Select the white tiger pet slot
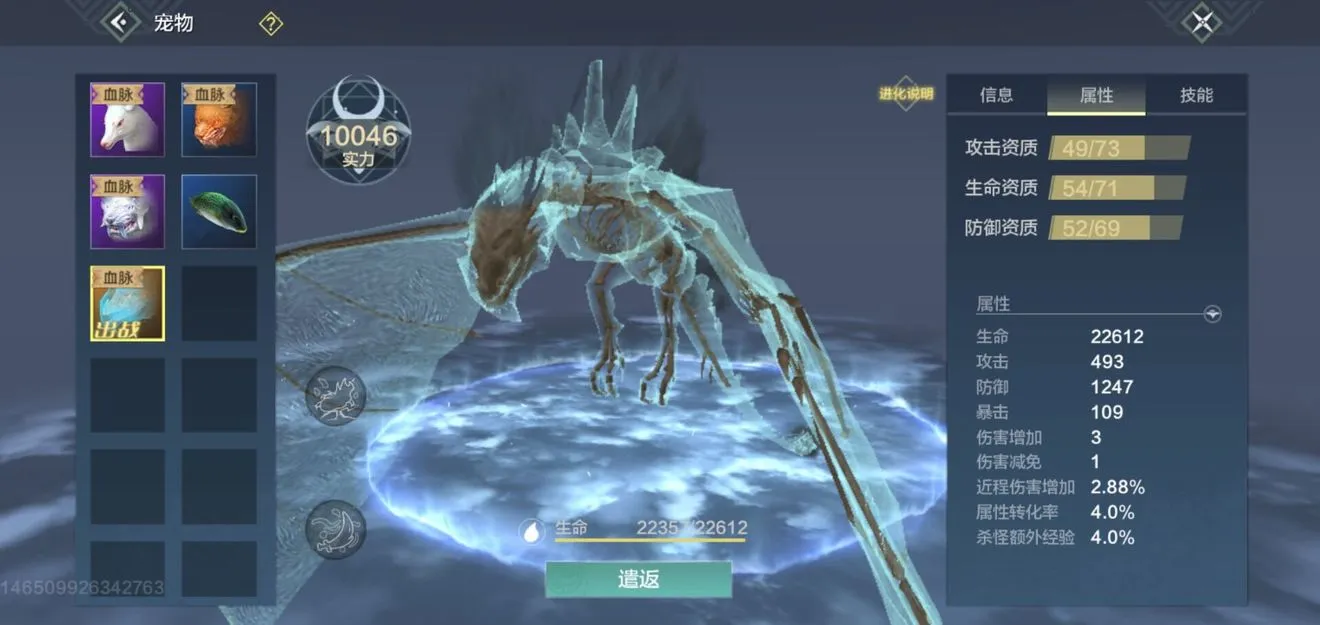The width and height of the screenshot is (1320, 625). coord(128,212)
